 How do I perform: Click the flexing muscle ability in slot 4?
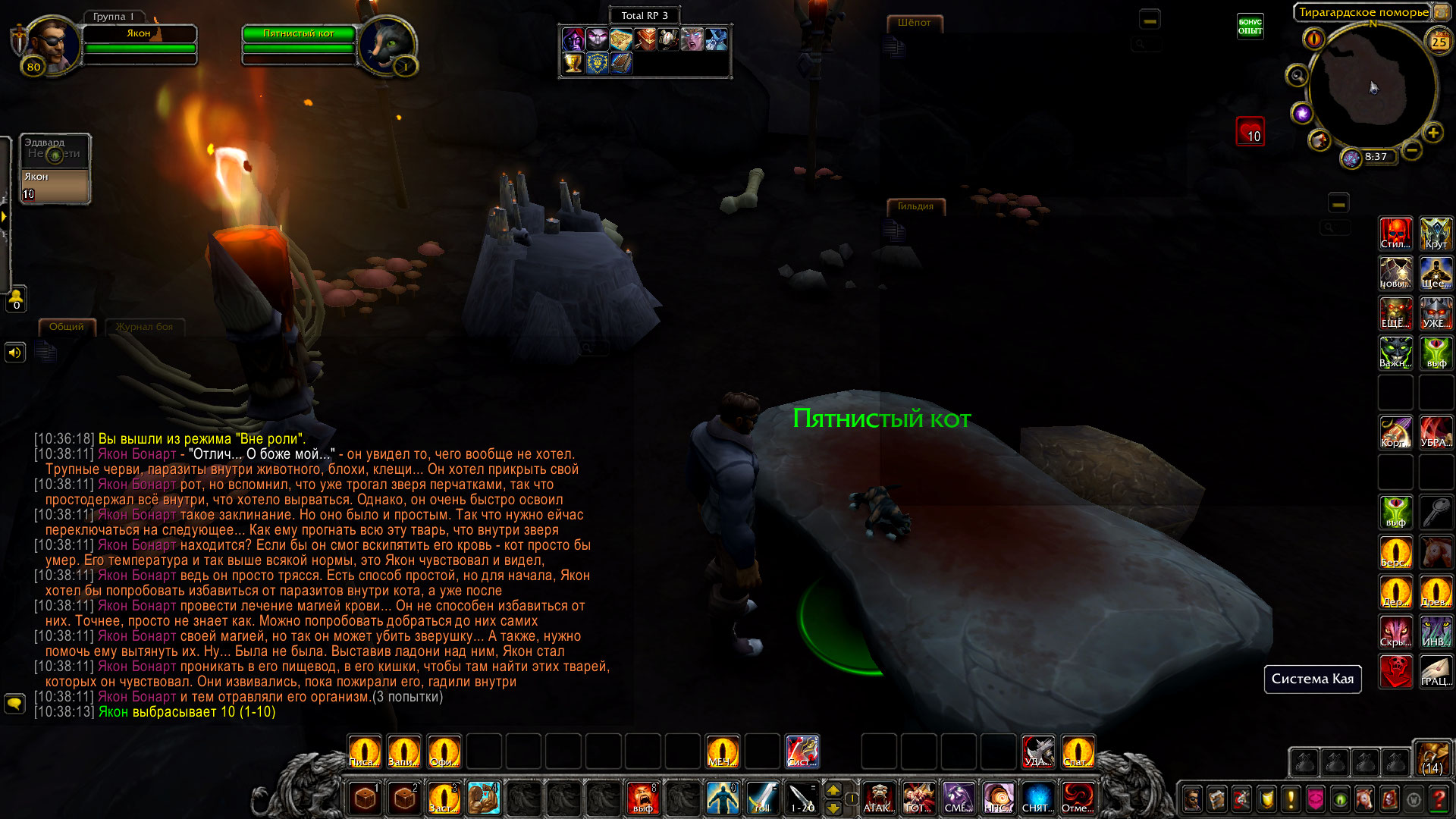tap(483, 799)
